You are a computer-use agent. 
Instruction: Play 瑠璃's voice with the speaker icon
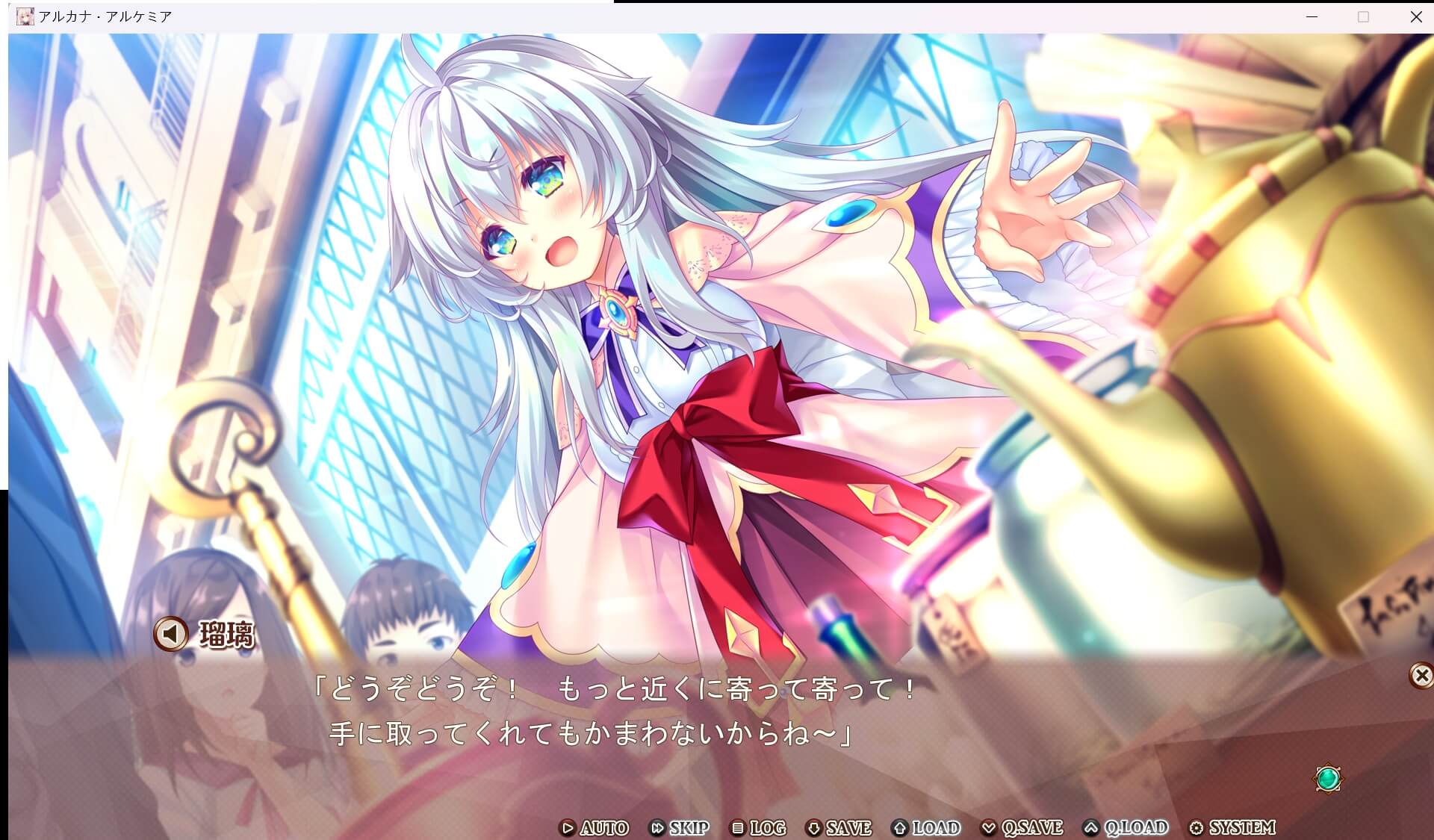point(170,634)
